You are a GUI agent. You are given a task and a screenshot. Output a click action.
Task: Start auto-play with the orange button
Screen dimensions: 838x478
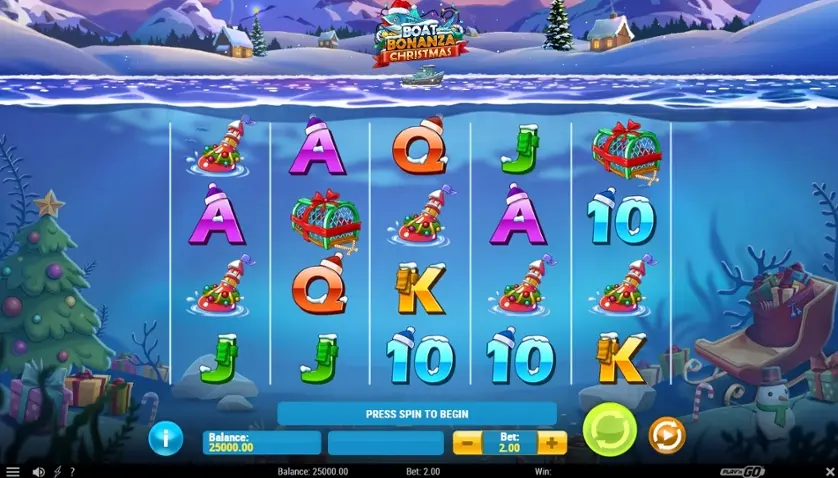tap(666, 435)
